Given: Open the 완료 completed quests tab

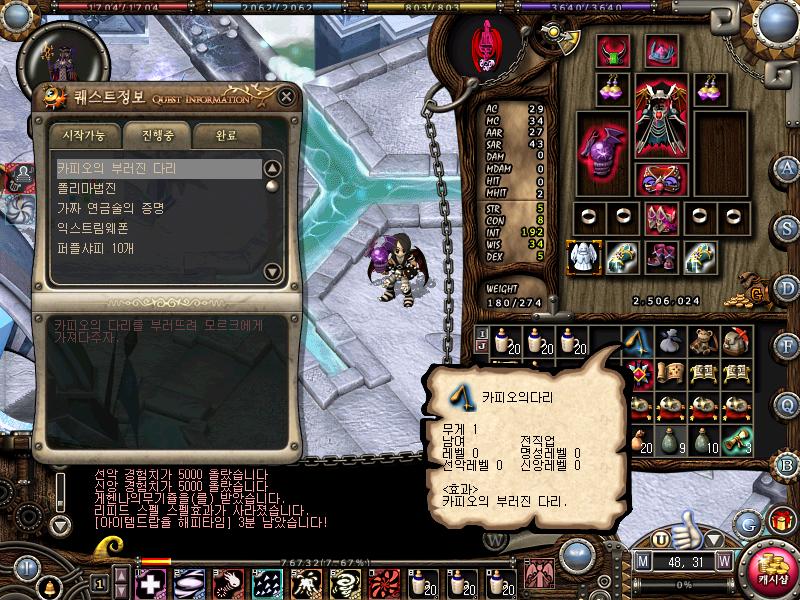Looking at the screenshot, I should click(x=227, y=134).
